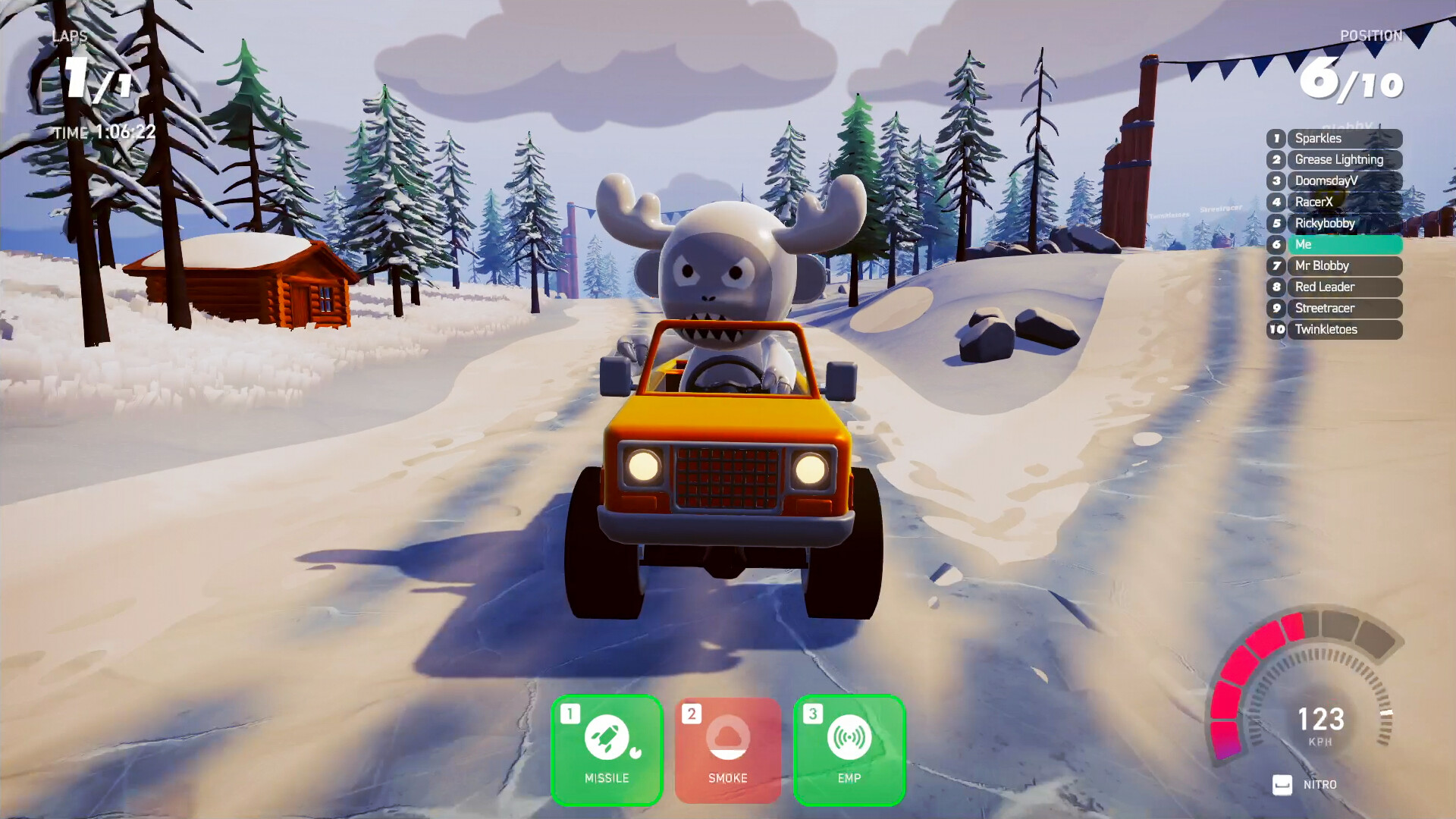Activate the Missile item in slot 1

click(x=607, y=749)
